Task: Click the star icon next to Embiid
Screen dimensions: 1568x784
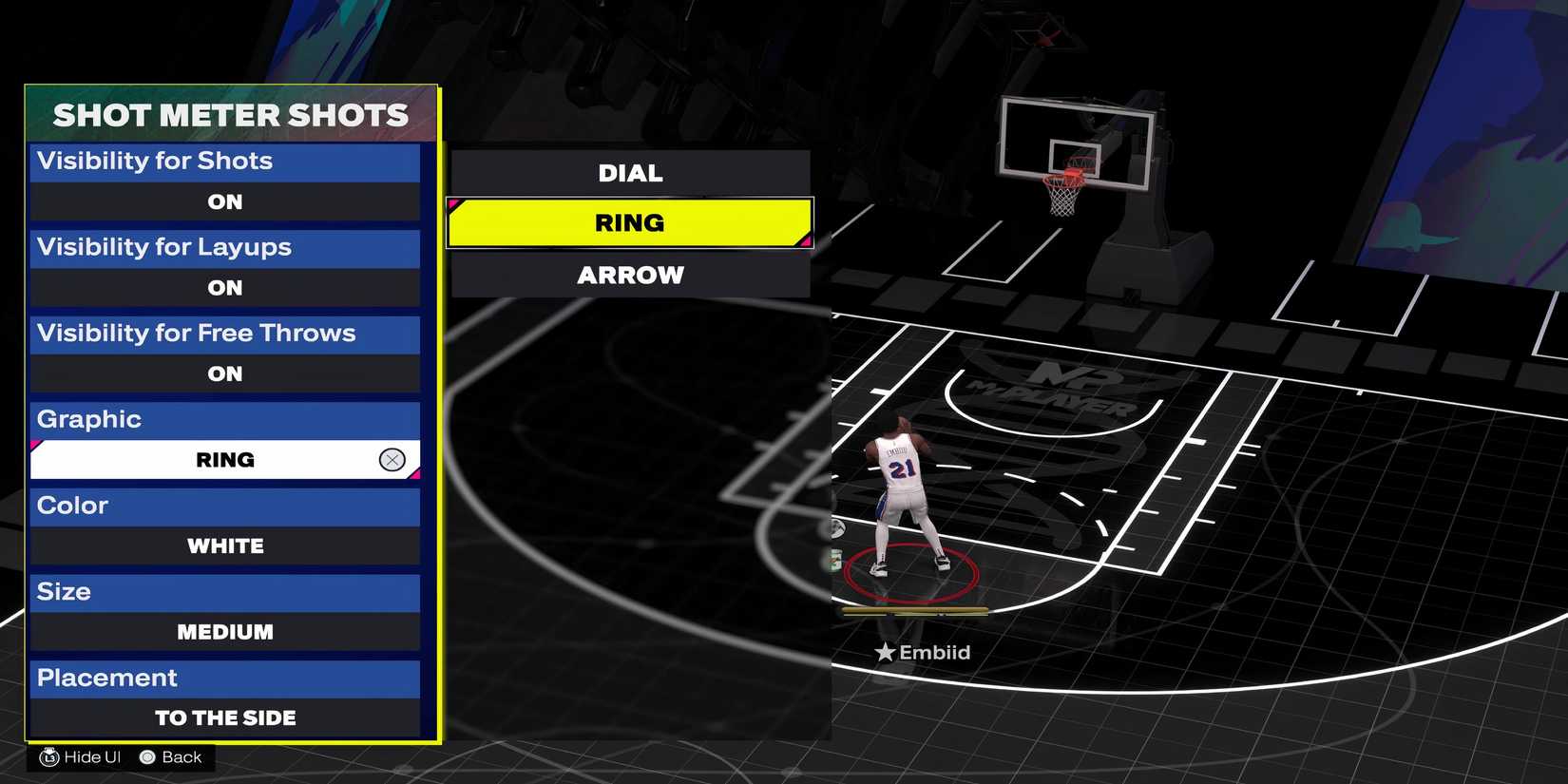Action: [x=887, y=652]
